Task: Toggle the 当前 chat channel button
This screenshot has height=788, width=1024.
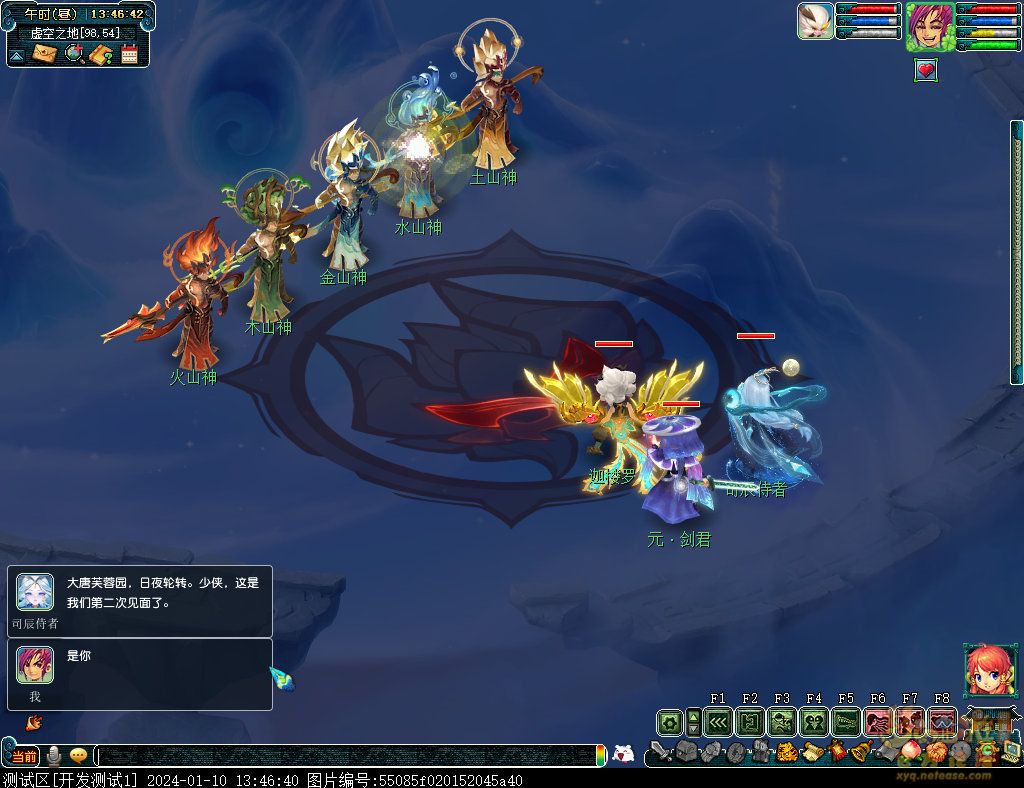Action: pos(24,756)
